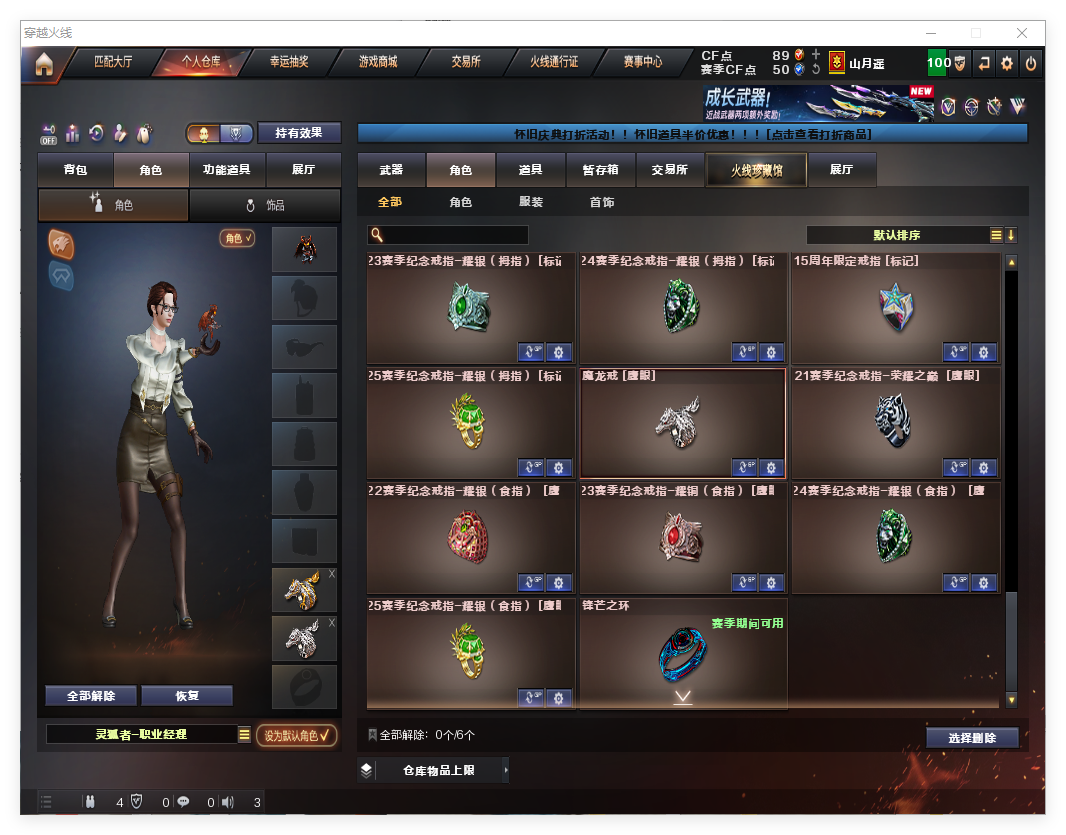The height and width of the screenshot is (835, 1066).
Task: Click the home icon button
Action: click(44, 64)
